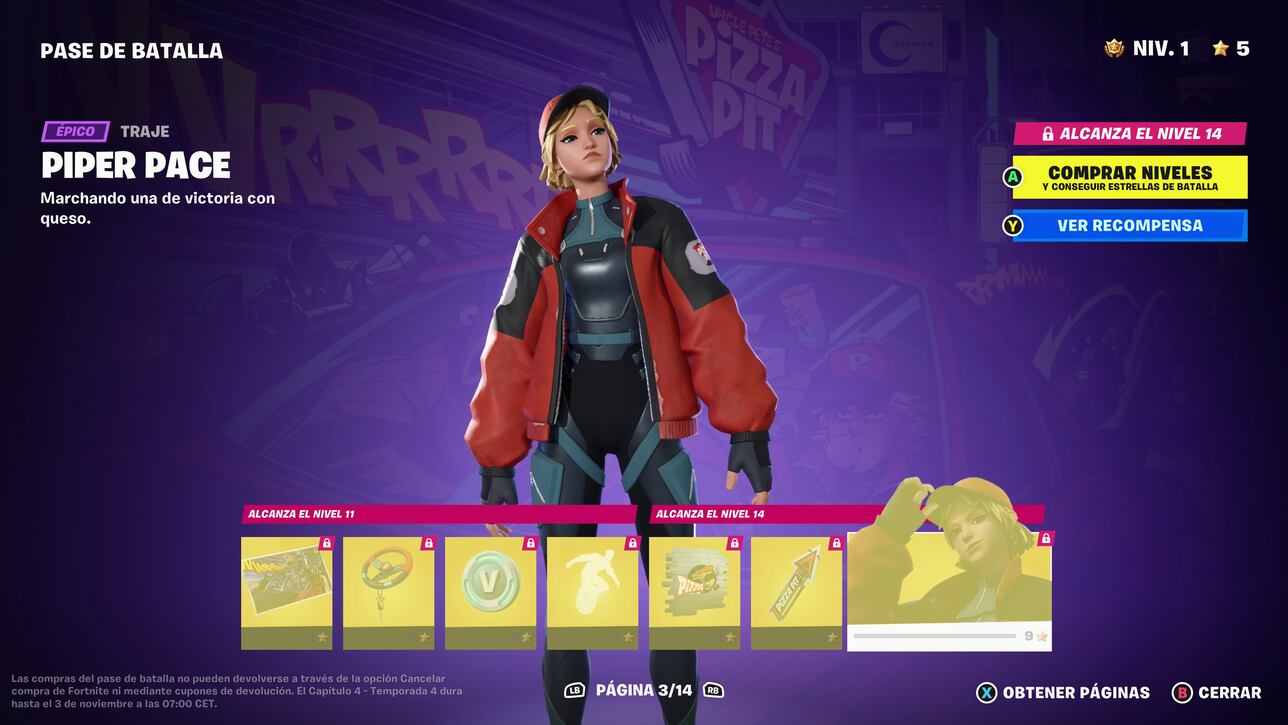Select the PASE DE BATALLA title tab
The width and height of the screenshot is (1288, 725).
[130, 51]
